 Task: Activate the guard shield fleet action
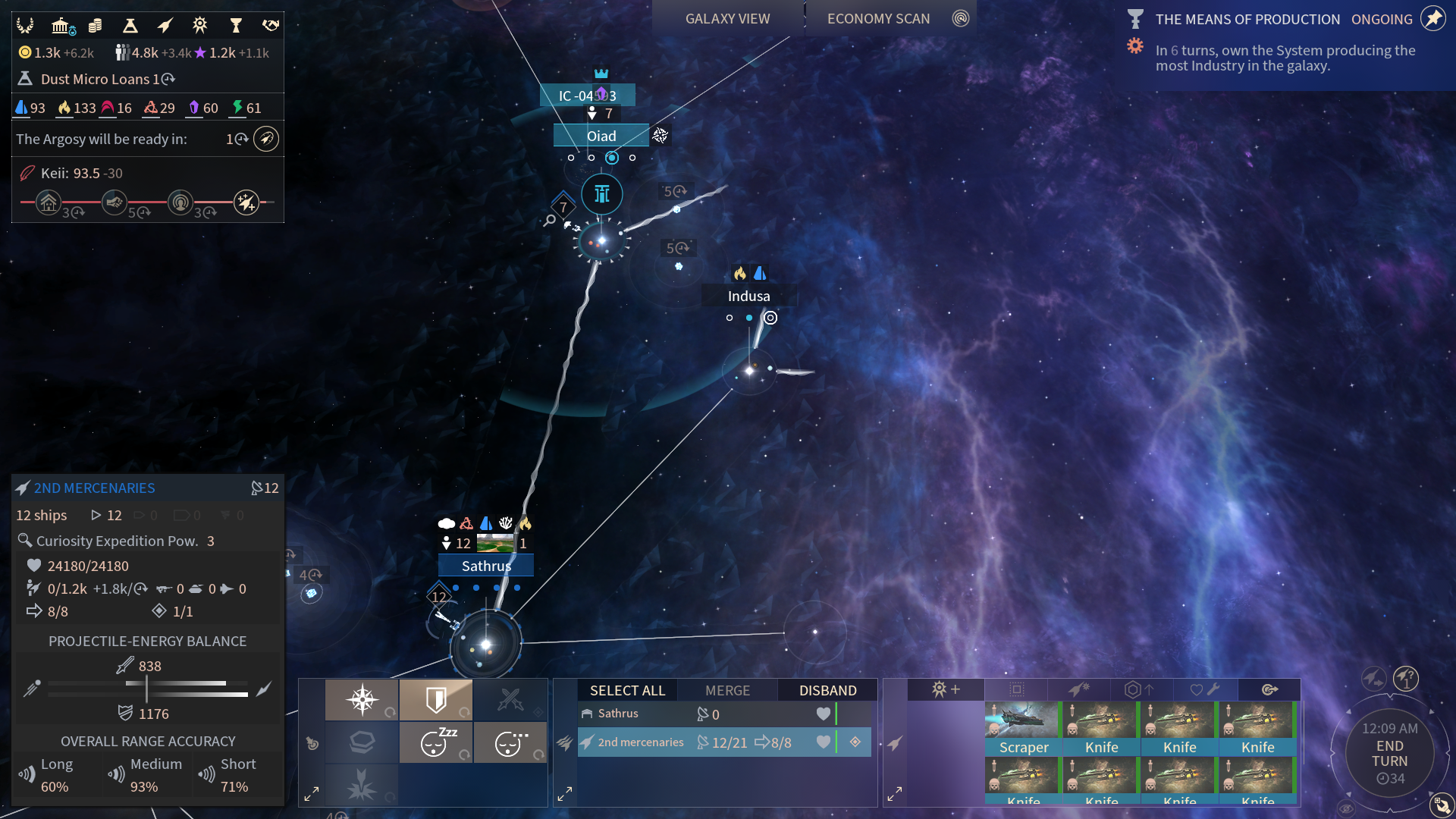(436, 699)
